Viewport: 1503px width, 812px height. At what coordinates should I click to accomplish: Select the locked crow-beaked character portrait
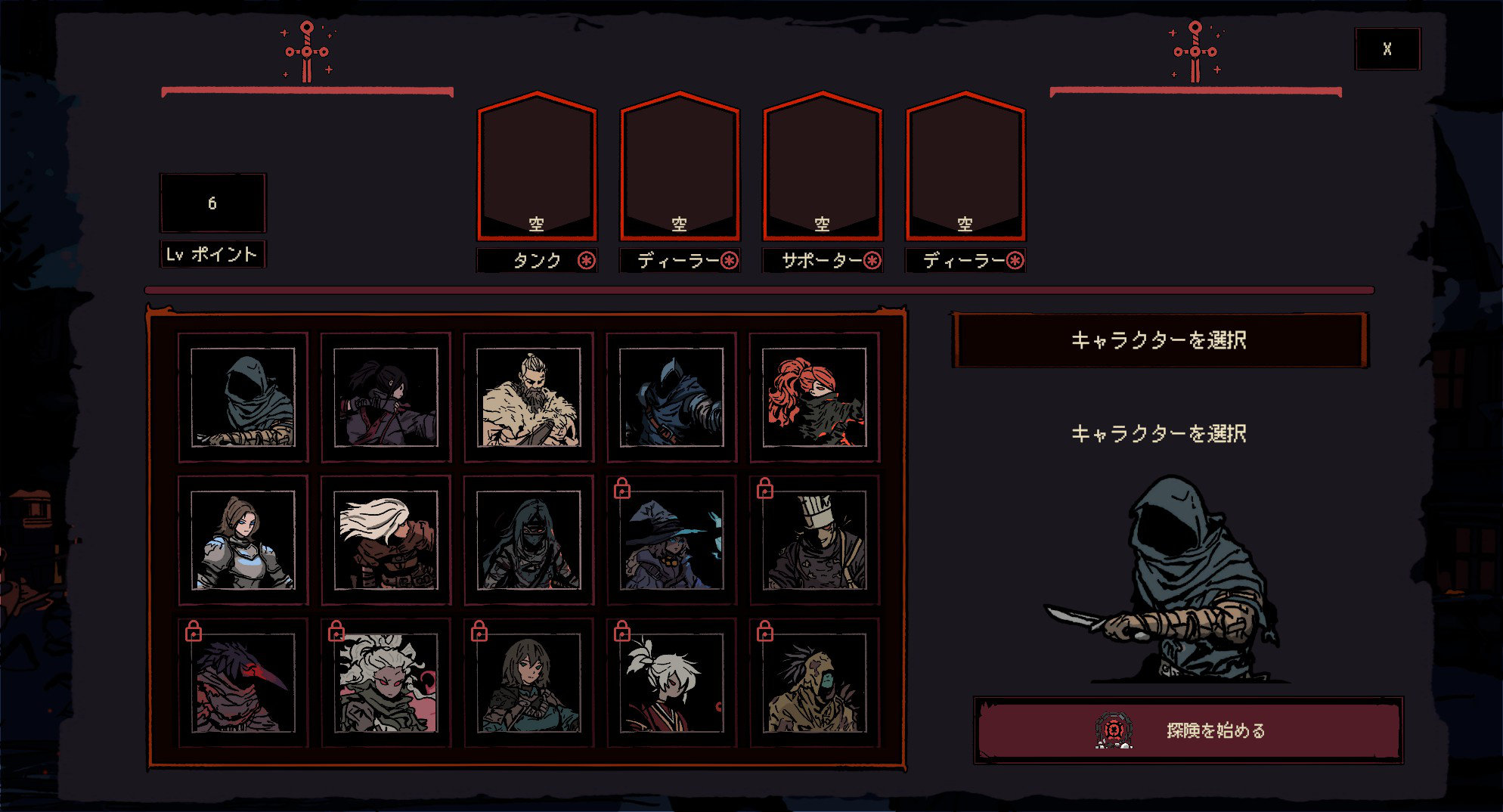243,683
